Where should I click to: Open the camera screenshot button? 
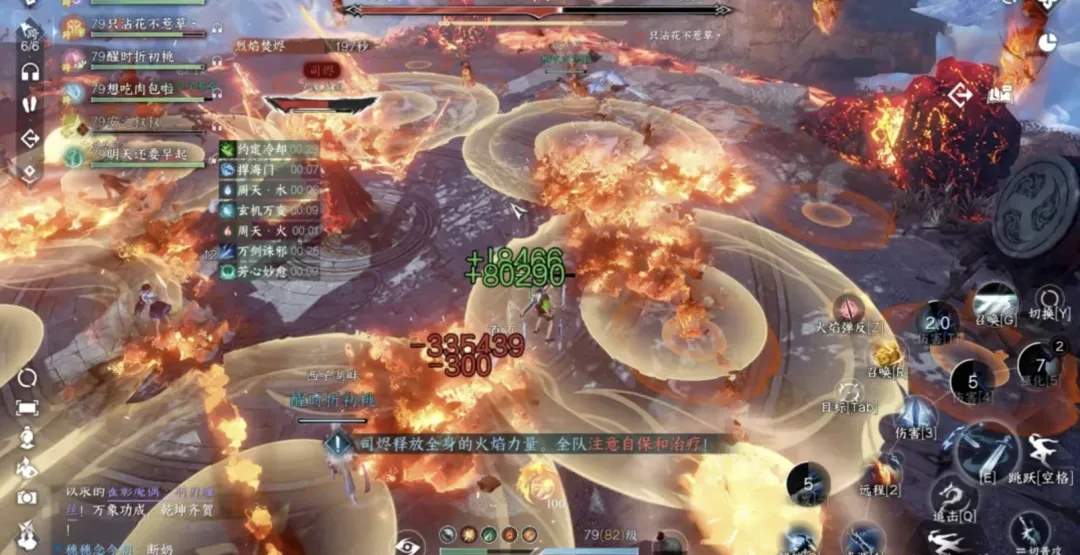(x=27, y=497)
